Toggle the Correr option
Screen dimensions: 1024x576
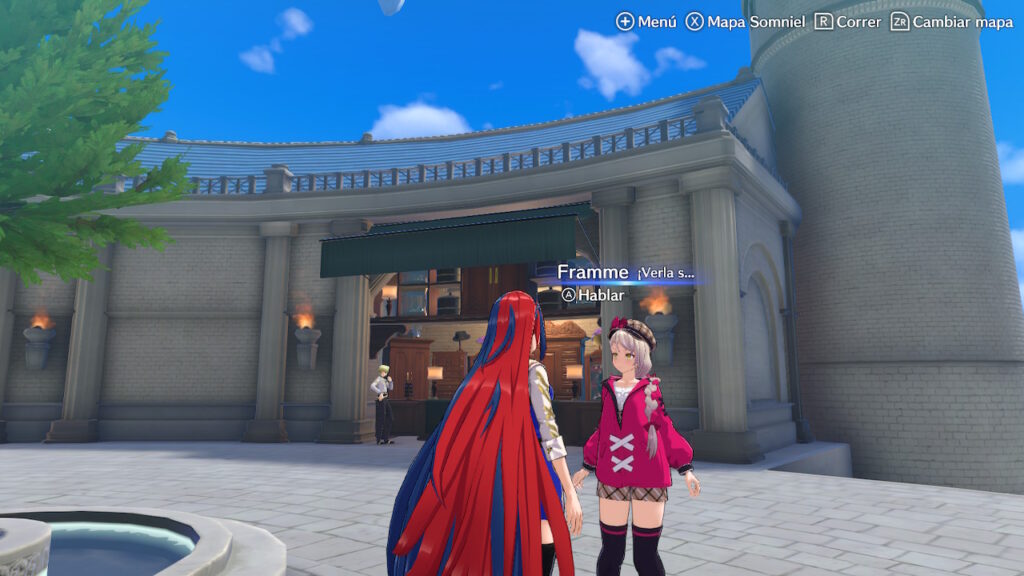848,21
